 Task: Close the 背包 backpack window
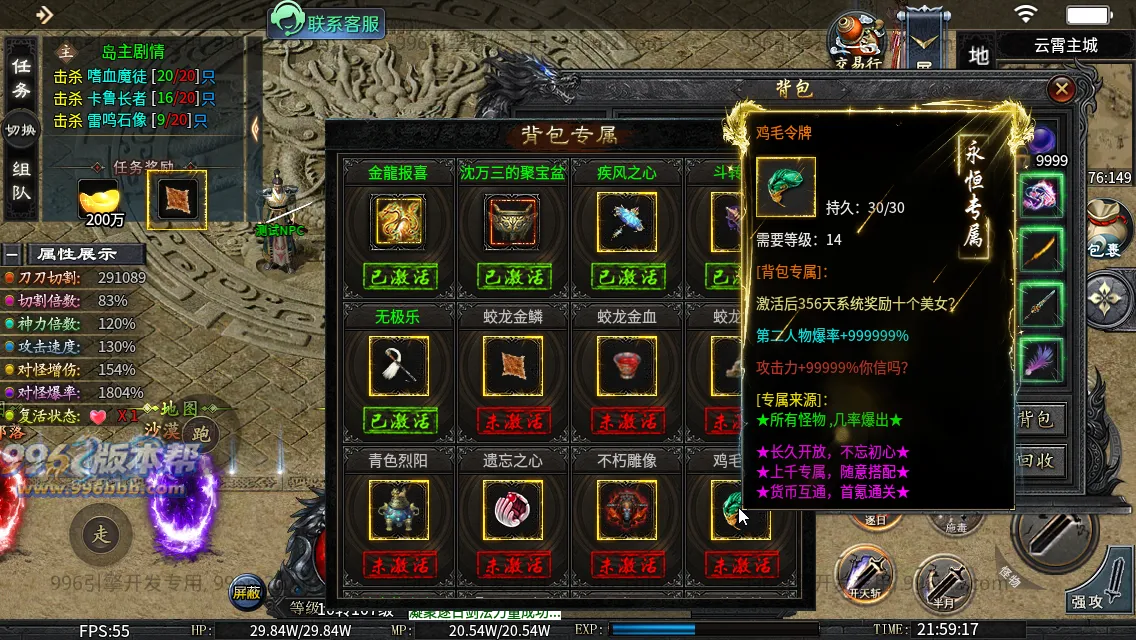click(x=1062, y=90)
